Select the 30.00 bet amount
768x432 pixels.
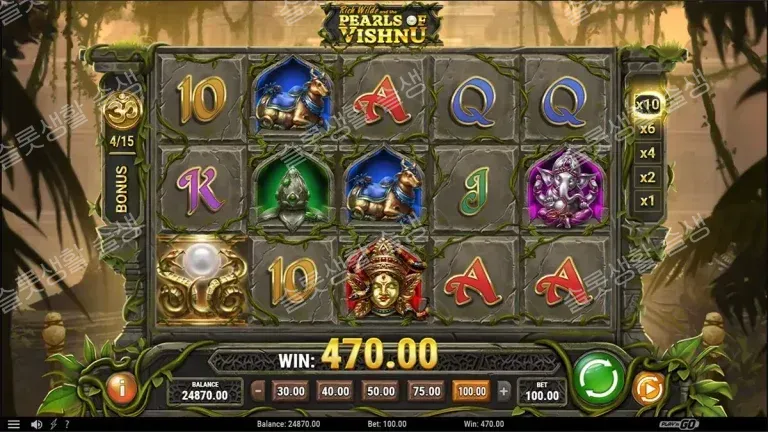(x=289, y=391)
